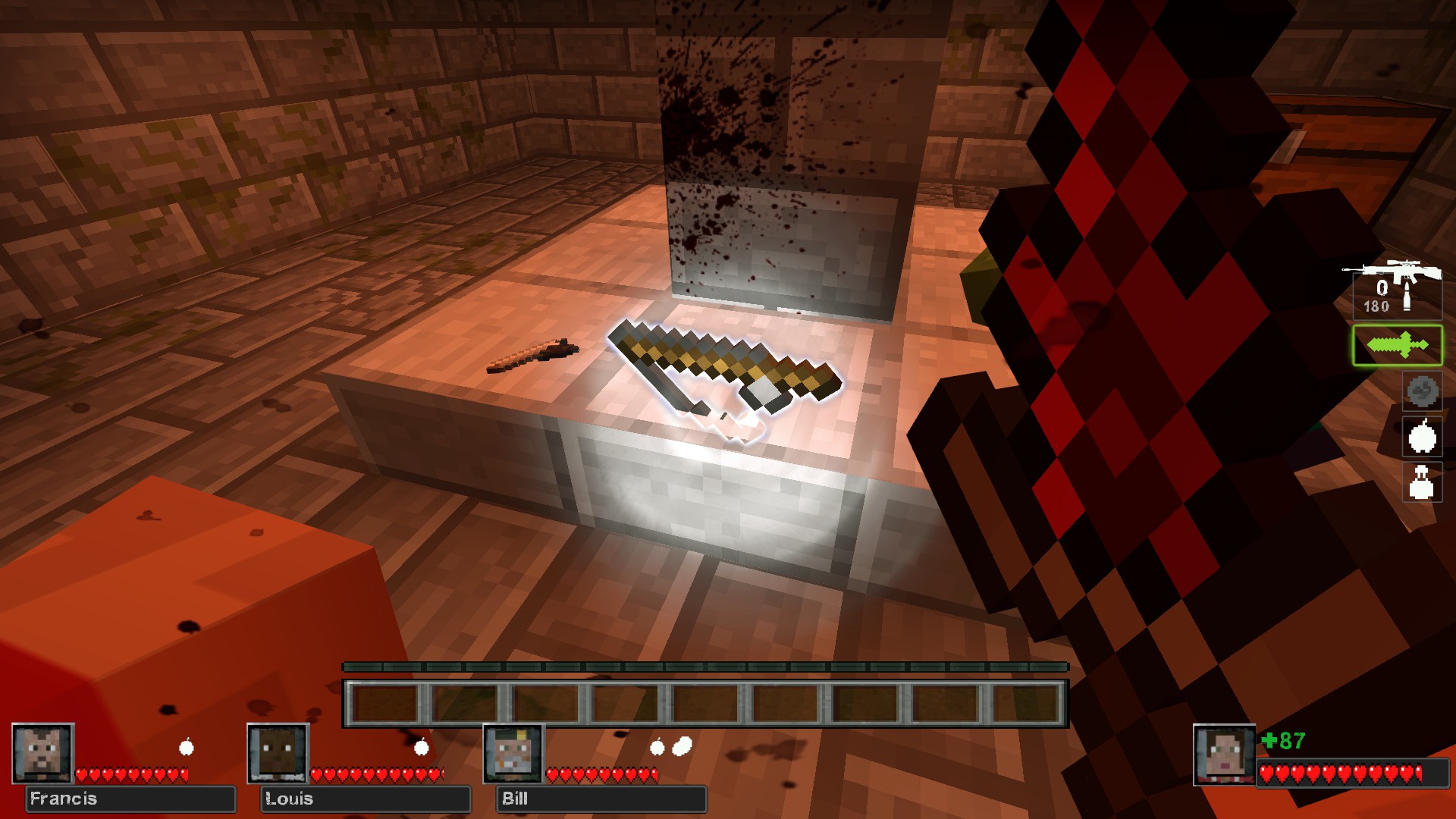
Task: Click Louis's teammate portrait
Action: [278, 753]
